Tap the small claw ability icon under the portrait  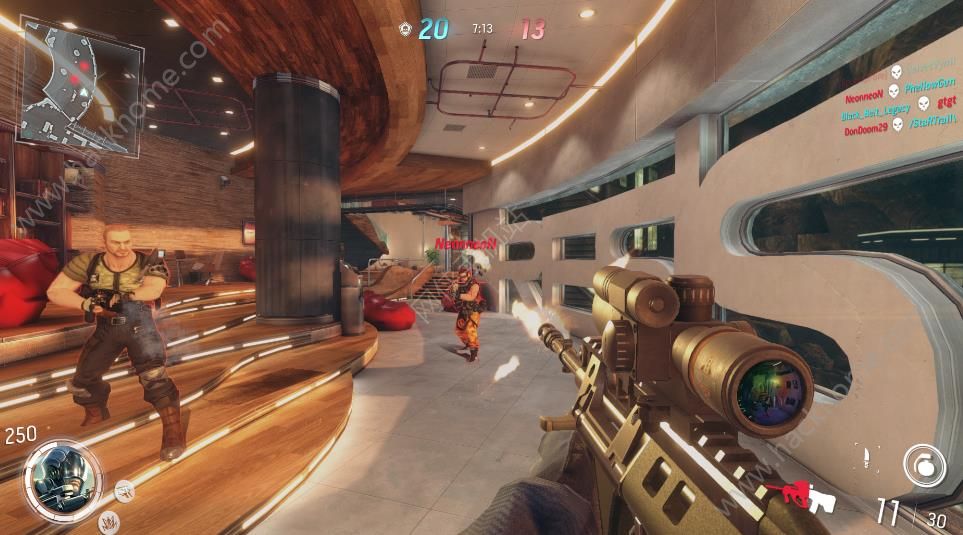pyautogui.click(x=107, y=519)
